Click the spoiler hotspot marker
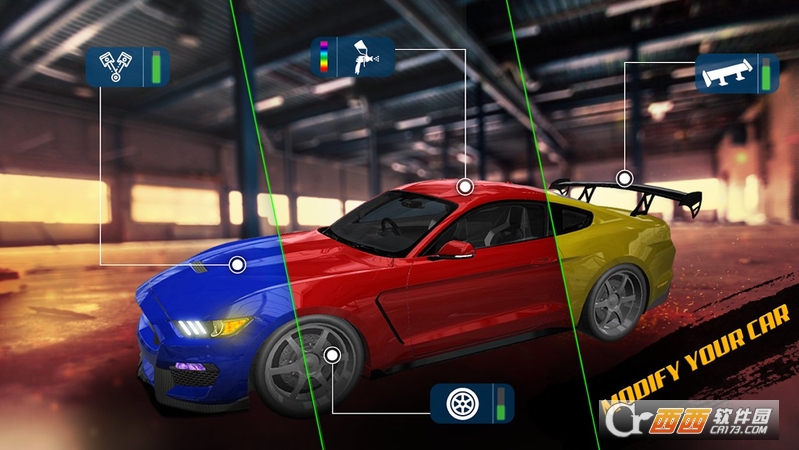The image size is (799, 450). pos(624,179)
